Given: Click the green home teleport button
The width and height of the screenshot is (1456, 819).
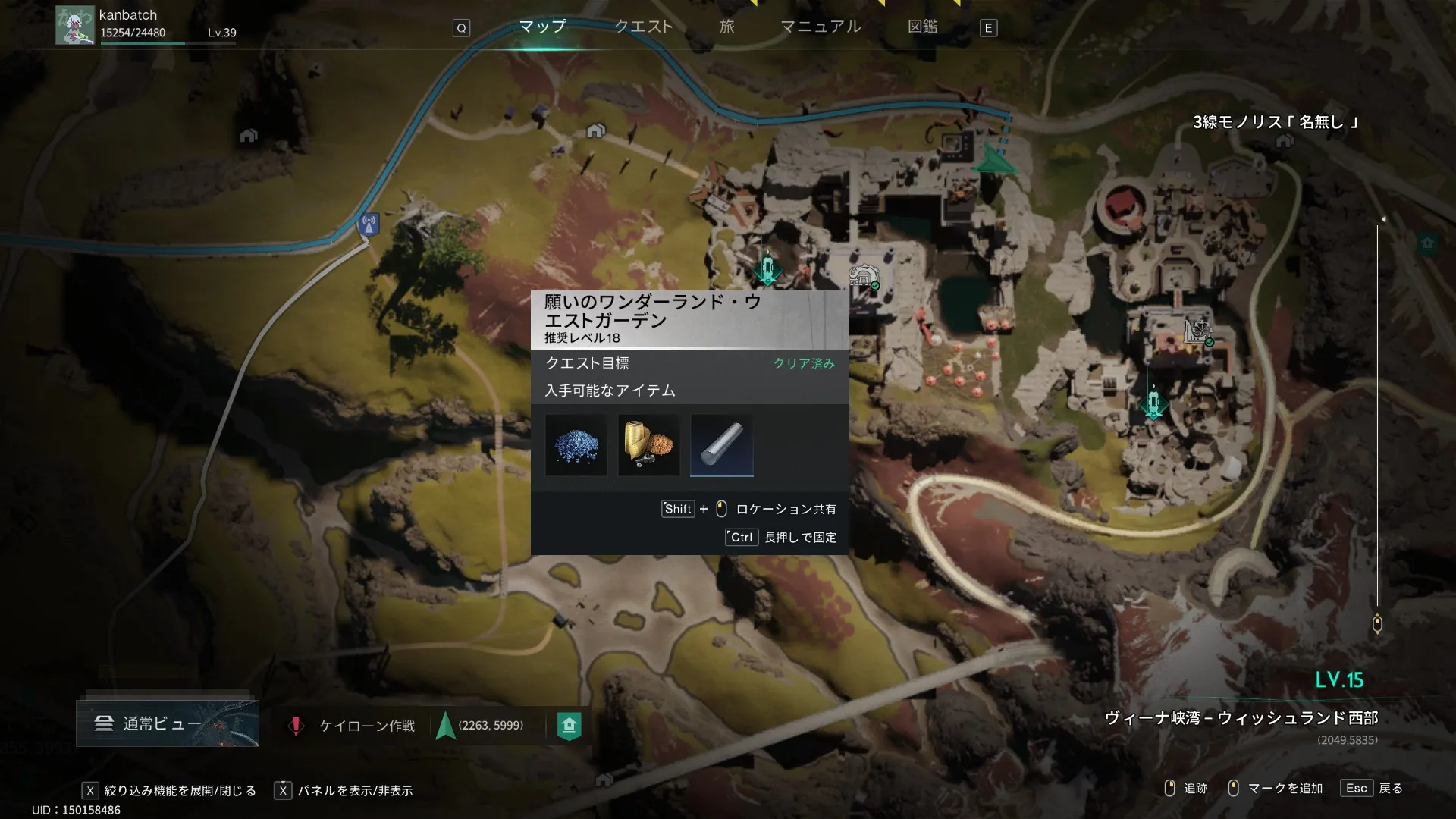Looking at the screenshot, I should [569, 726].
